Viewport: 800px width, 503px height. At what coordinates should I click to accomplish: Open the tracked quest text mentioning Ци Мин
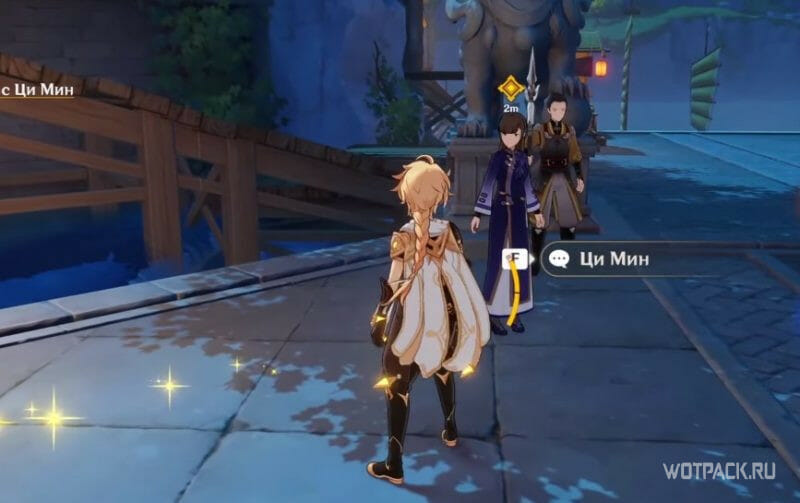(x=38, y=91)
